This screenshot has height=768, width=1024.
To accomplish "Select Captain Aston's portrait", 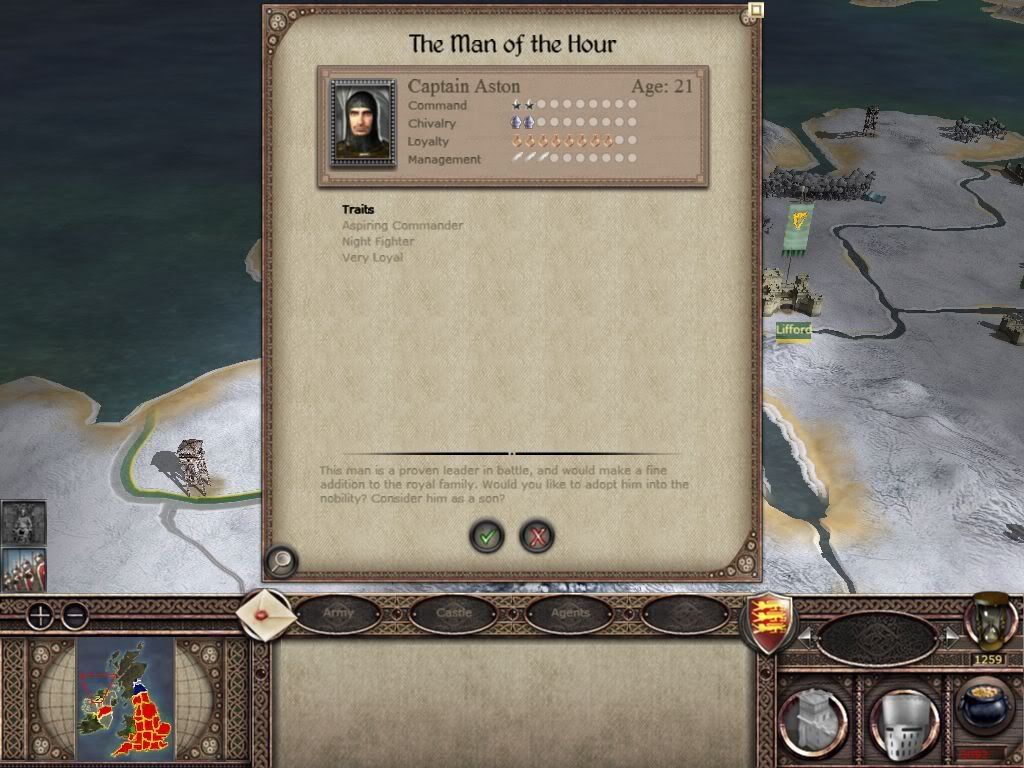I will pyautogui.click(x=363, y=124).
